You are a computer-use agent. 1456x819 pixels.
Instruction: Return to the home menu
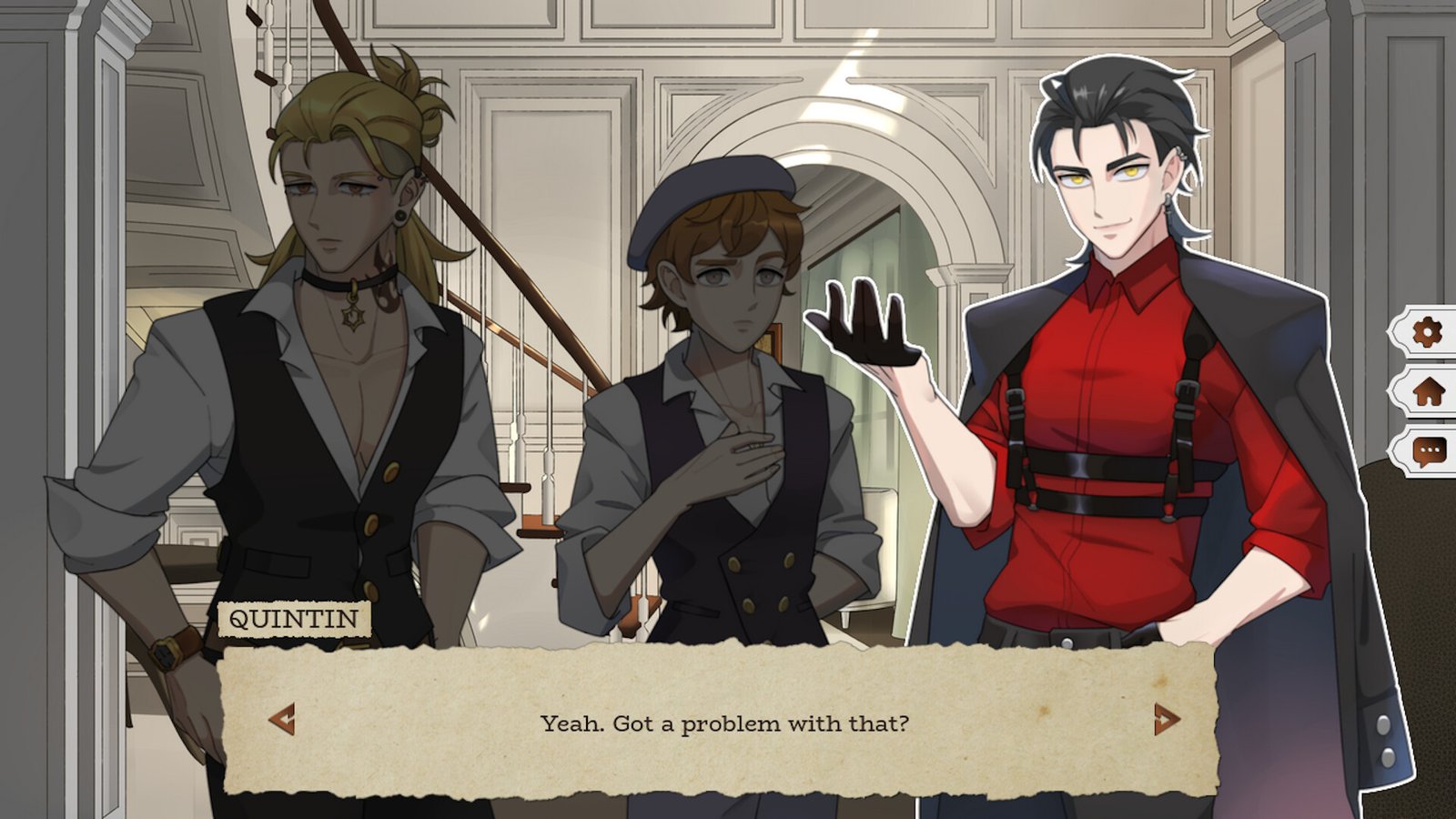[x=1428, y=391]
